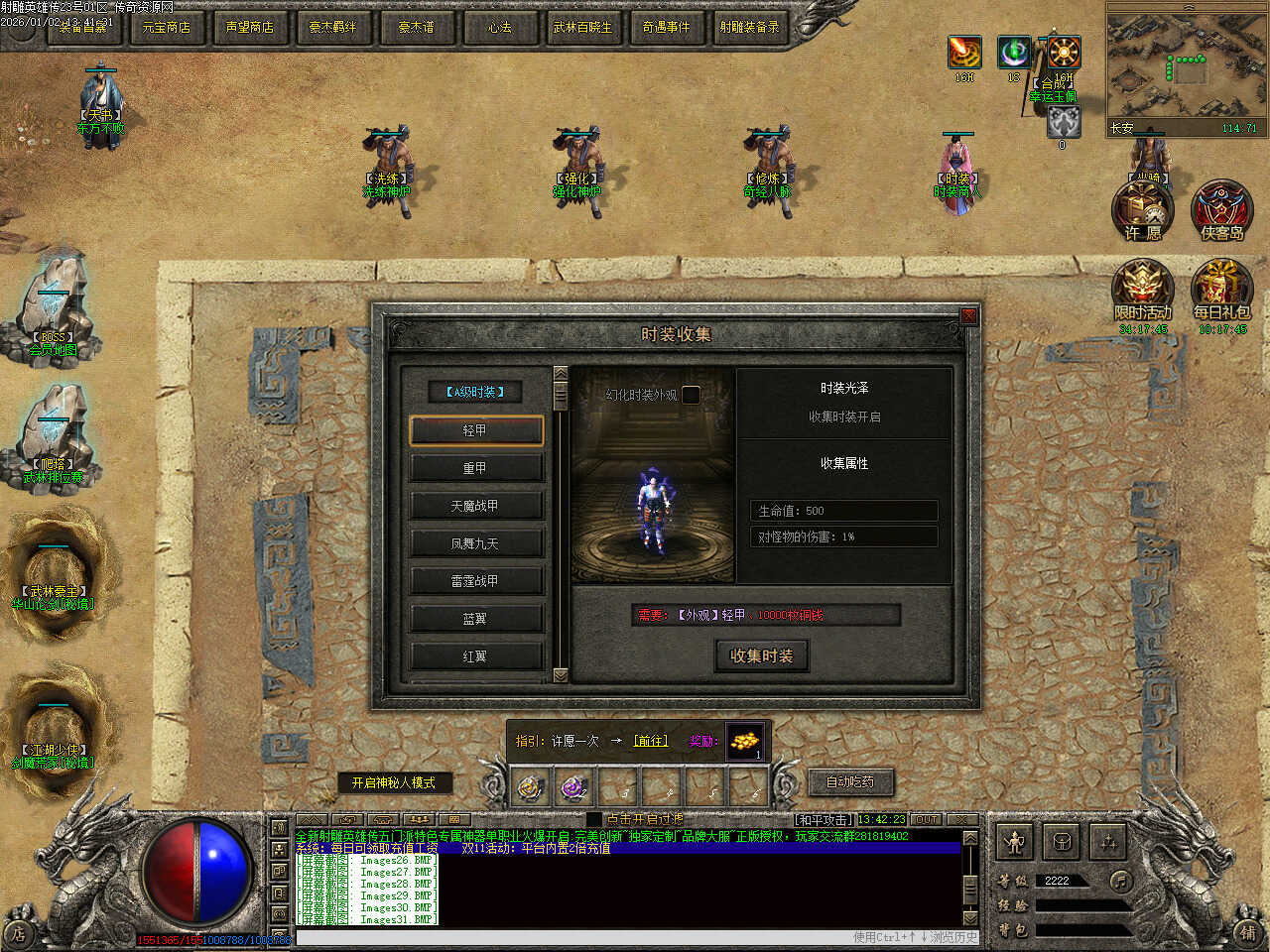Open the 声望商店 menu

(x=249, y=27)
